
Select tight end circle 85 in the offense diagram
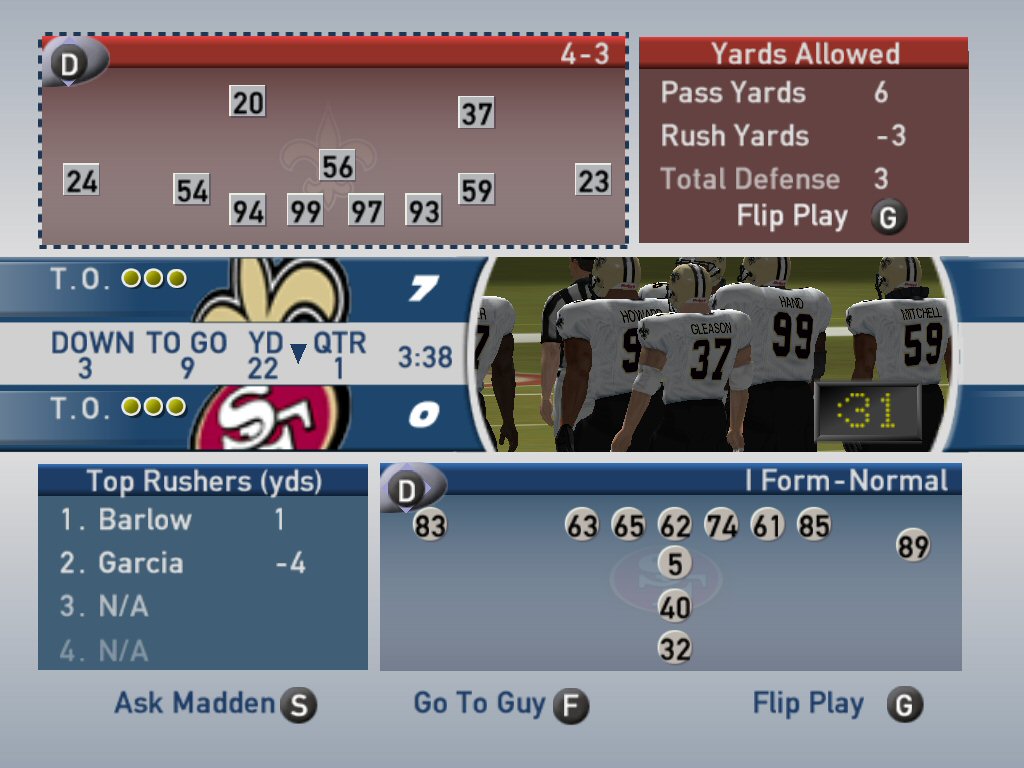(814, 525)
